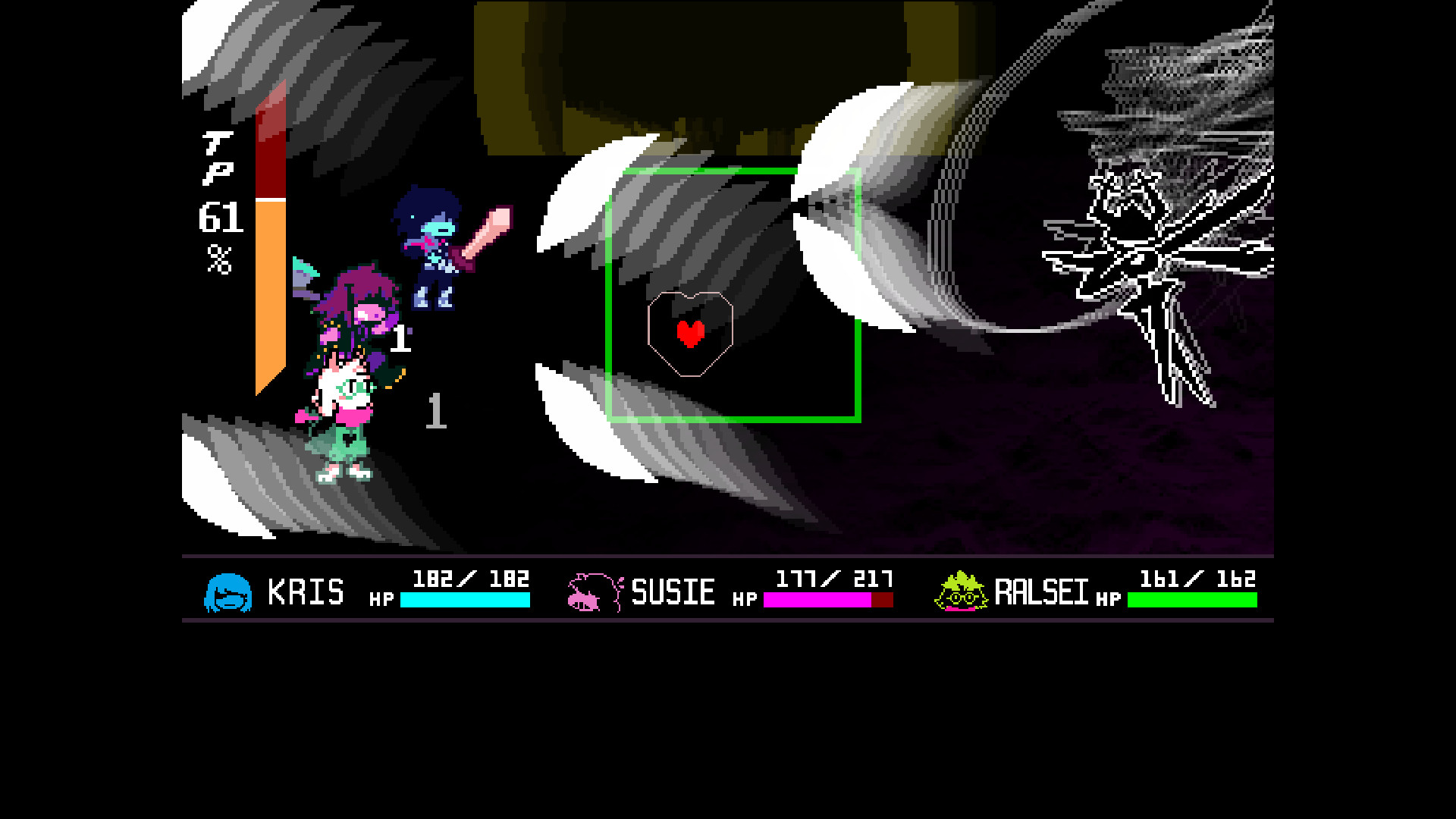Select the red heart SOUL
1456x819 pixels.
pos(691,334)
